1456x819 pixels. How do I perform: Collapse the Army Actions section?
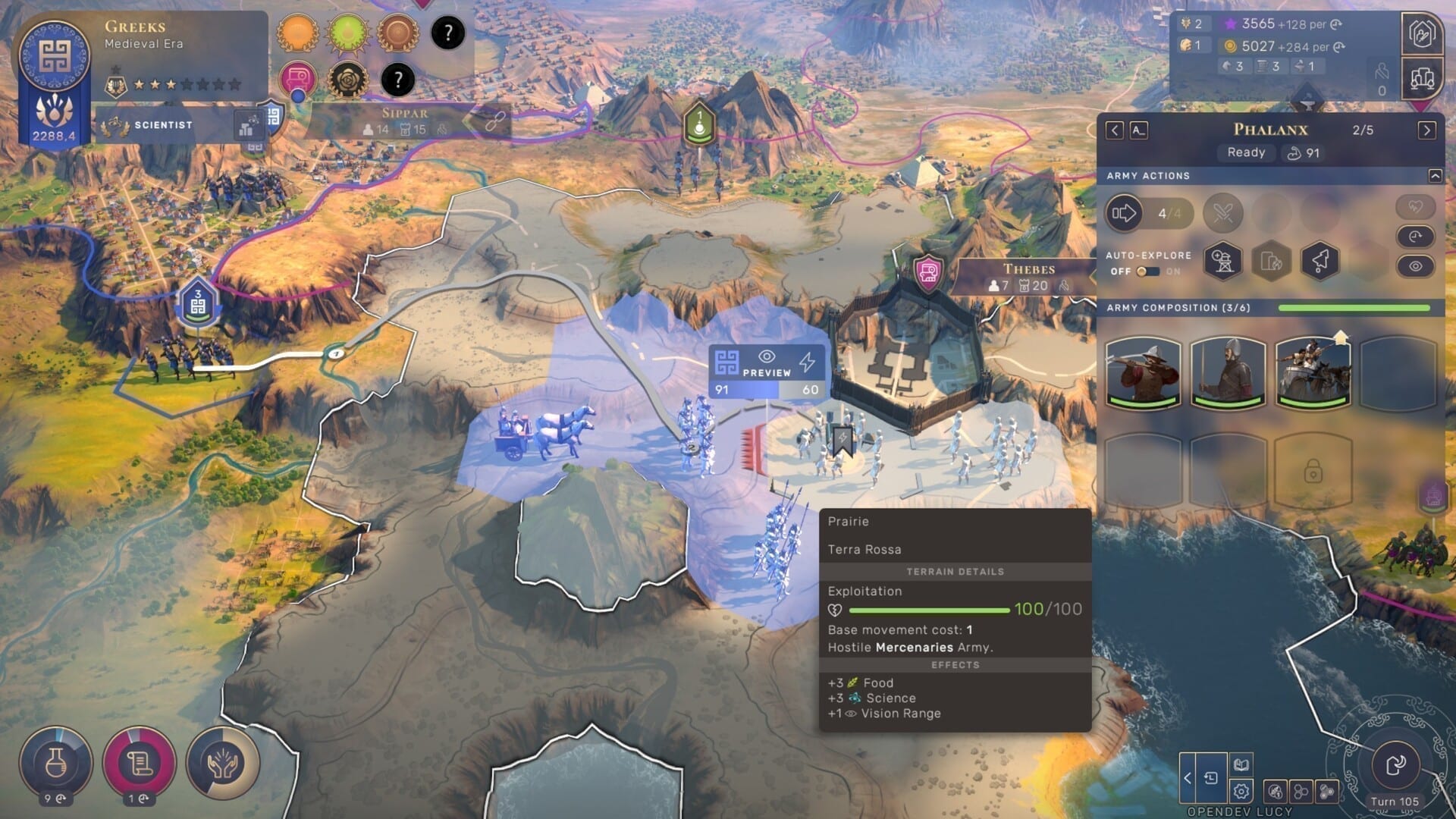click(x=1435, y=176)
